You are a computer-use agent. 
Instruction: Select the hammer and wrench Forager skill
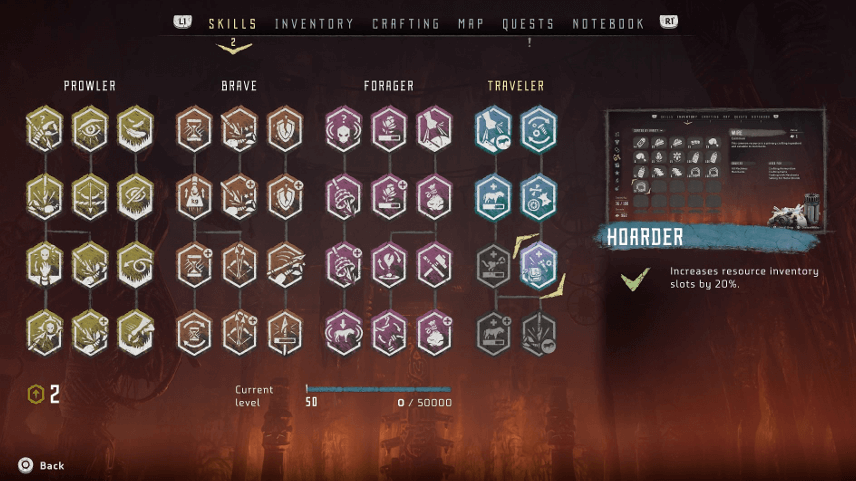(435, 265)
